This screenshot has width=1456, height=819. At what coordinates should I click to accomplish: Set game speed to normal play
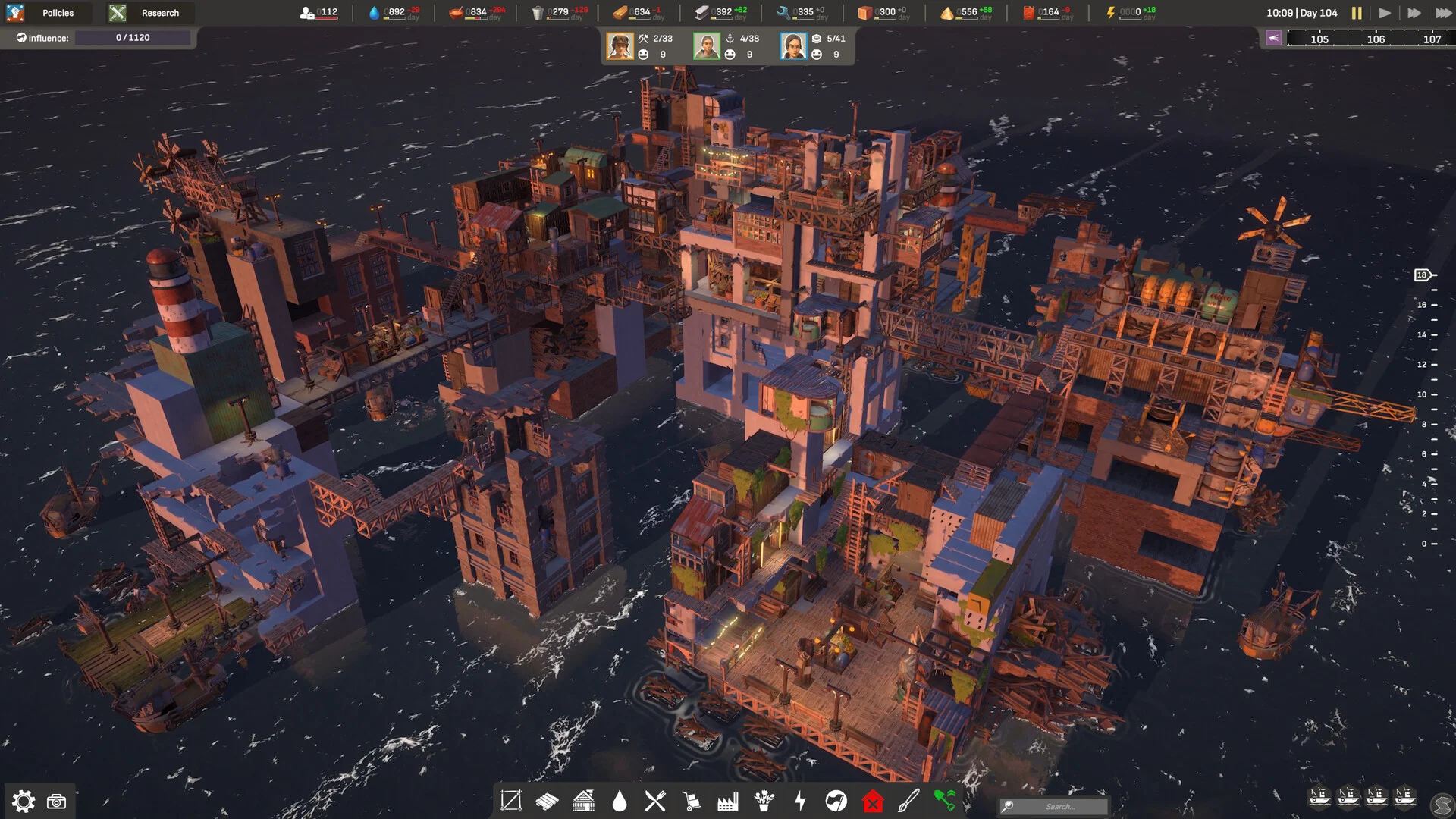[1385, 13]
